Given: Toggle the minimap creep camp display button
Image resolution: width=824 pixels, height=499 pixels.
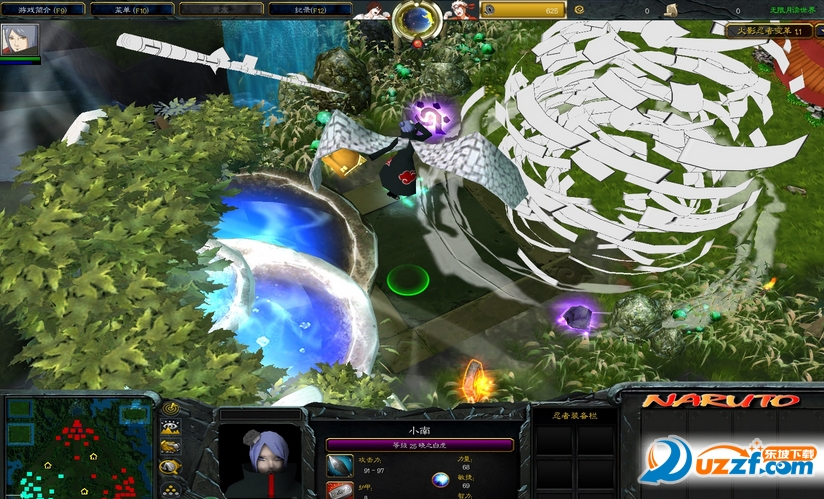Looking at the screenshot, I should pyautogui.click(x=170, y=466).
